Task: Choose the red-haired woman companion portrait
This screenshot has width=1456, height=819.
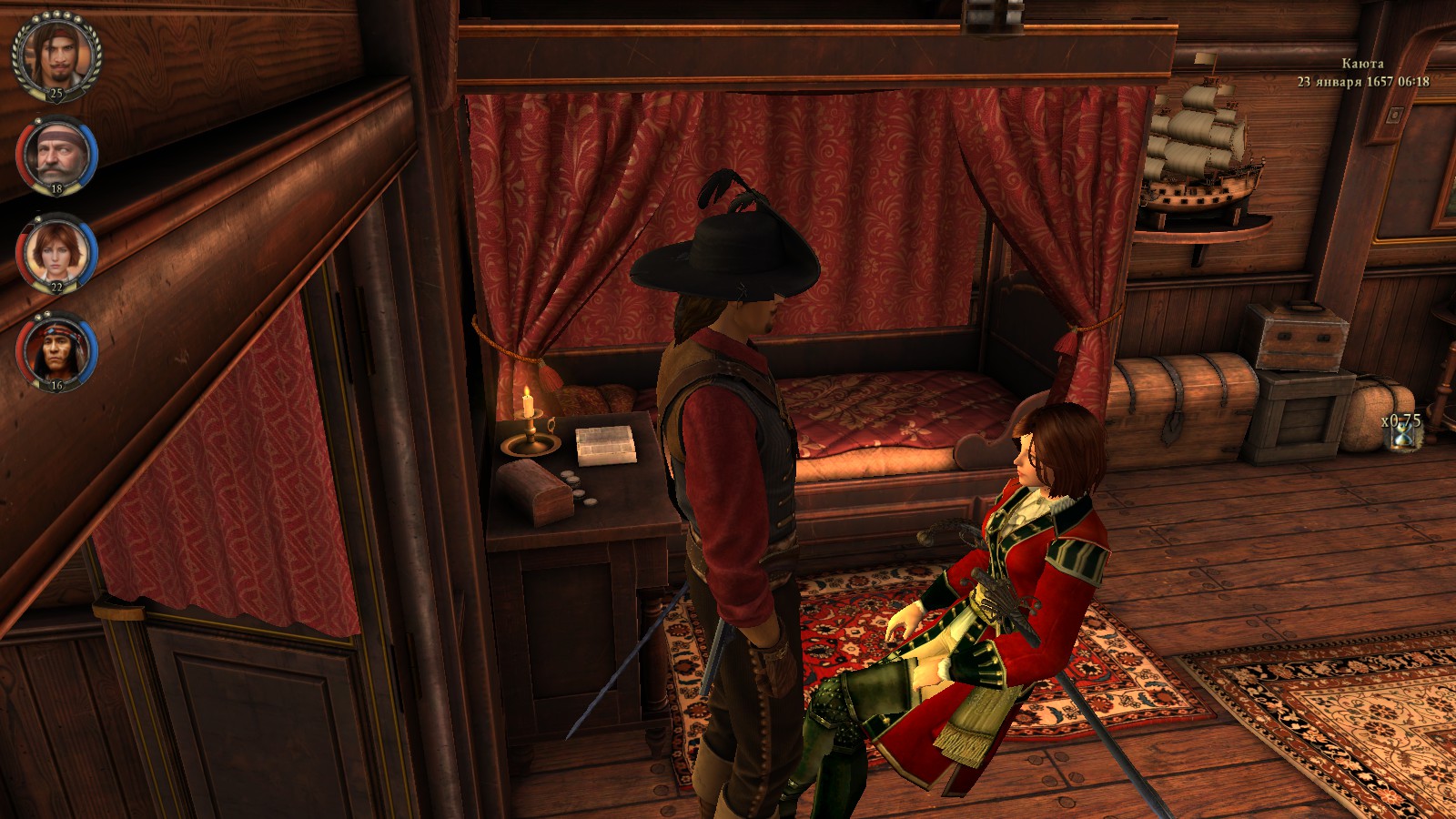Action: point(56,252)
